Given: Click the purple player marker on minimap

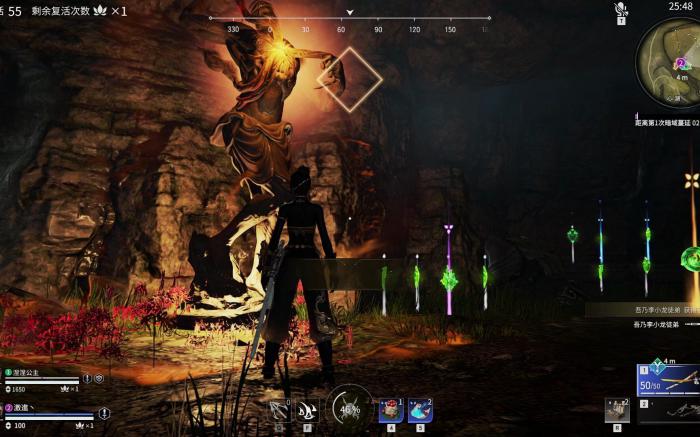Looking at the screenshot, I should (x=681, y=64).
